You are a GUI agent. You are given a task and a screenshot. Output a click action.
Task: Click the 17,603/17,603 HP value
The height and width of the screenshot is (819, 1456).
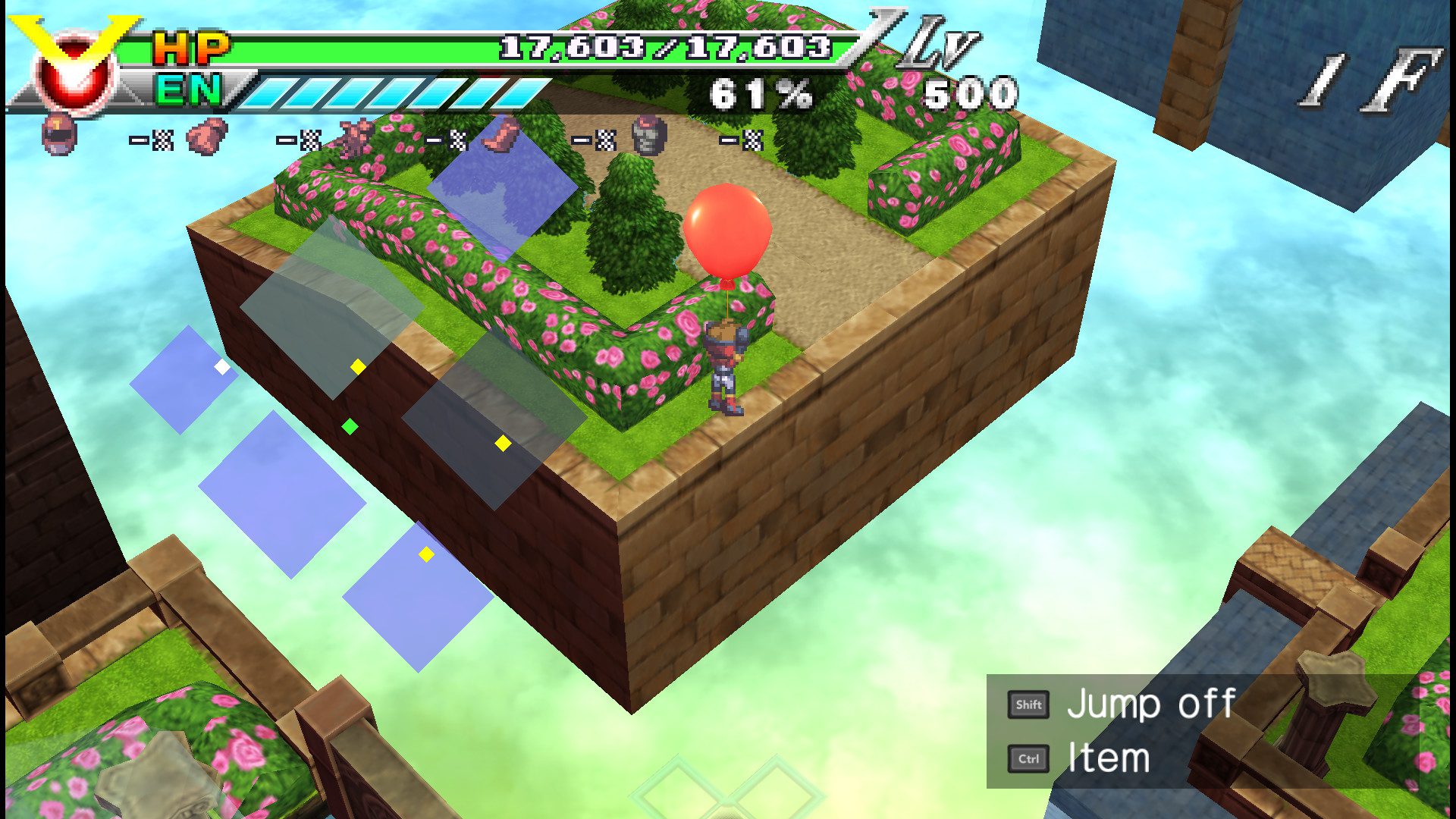pyautogui.click(x=667, y=45)
